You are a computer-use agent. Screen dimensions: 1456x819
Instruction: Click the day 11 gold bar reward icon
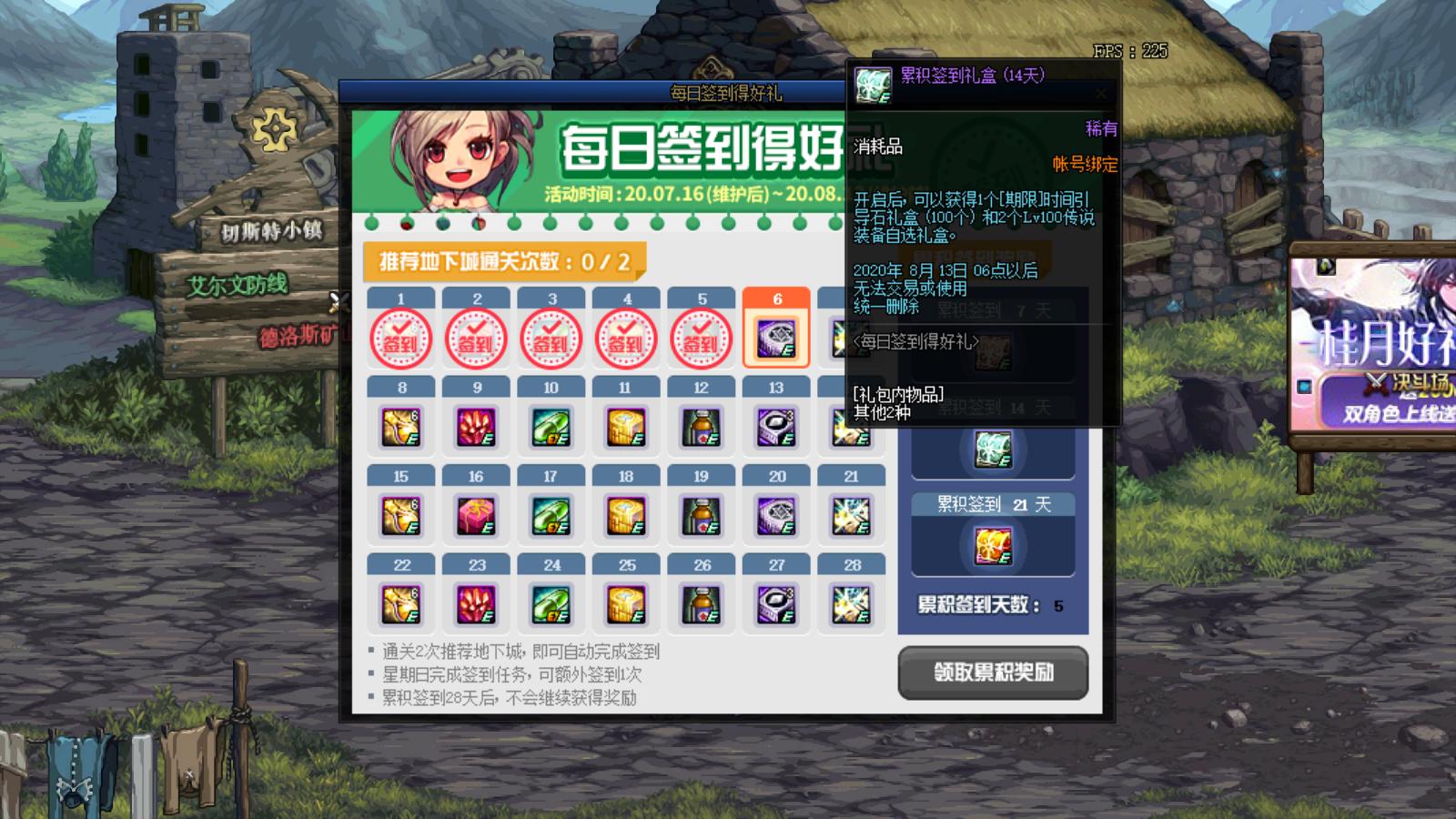click(625, 428)
